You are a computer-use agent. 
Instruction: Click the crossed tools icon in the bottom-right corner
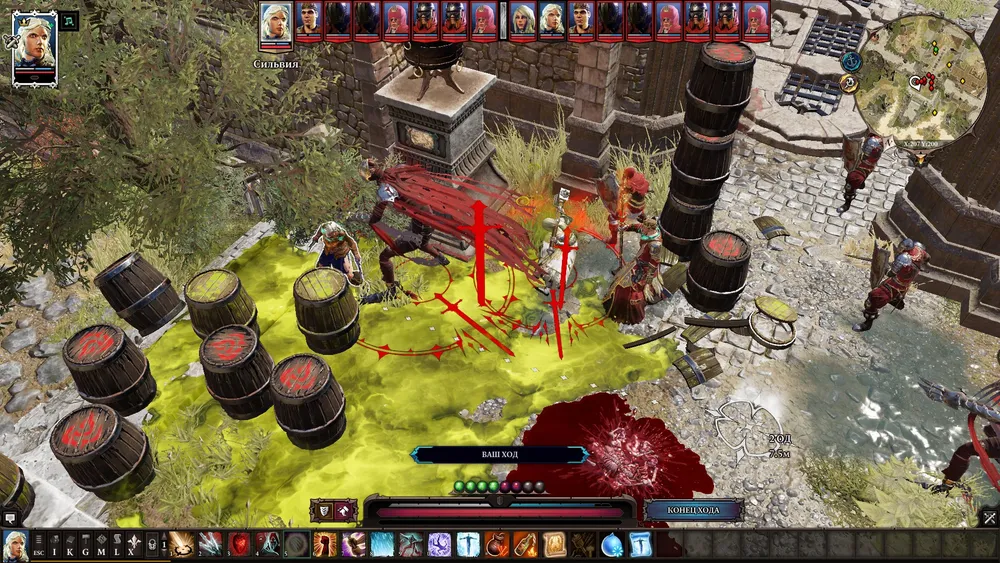click(x=988, y=517)
